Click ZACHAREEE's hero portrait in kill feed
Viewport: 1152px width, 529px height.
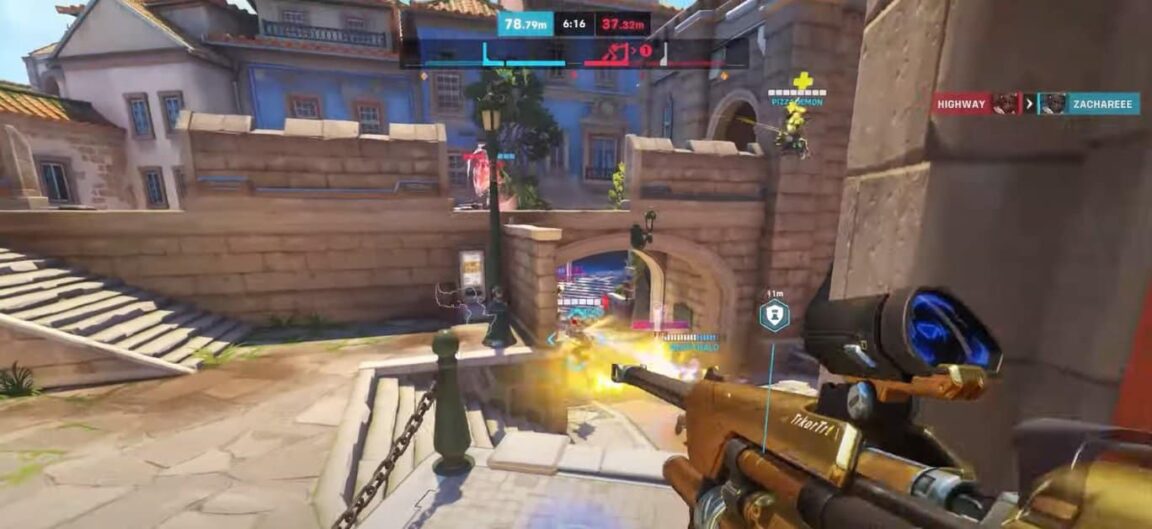click(x=1051, y=104)
